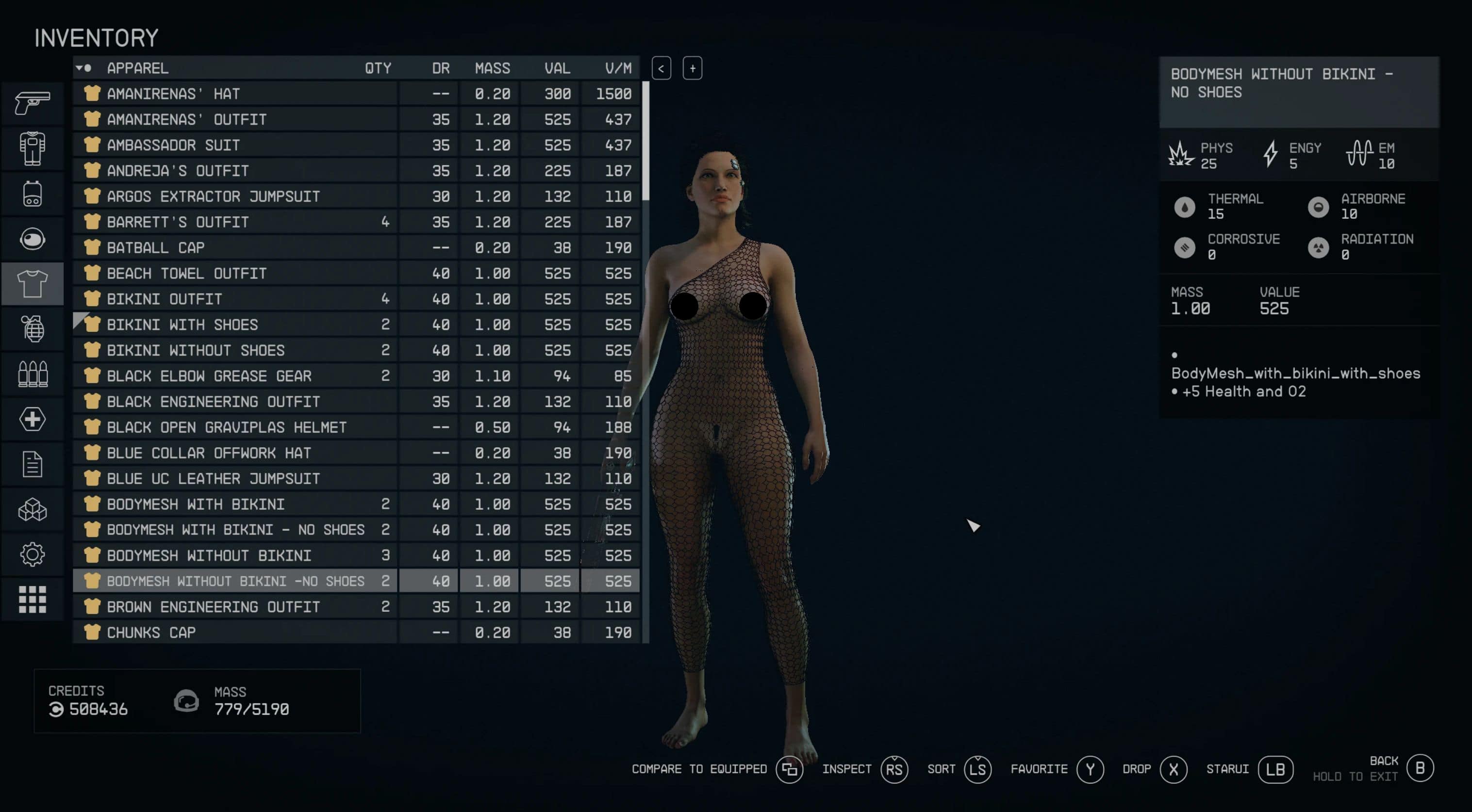Show the throwables grenade category
The width and height of the screenshot is (1472, 812).
[33, 329]
